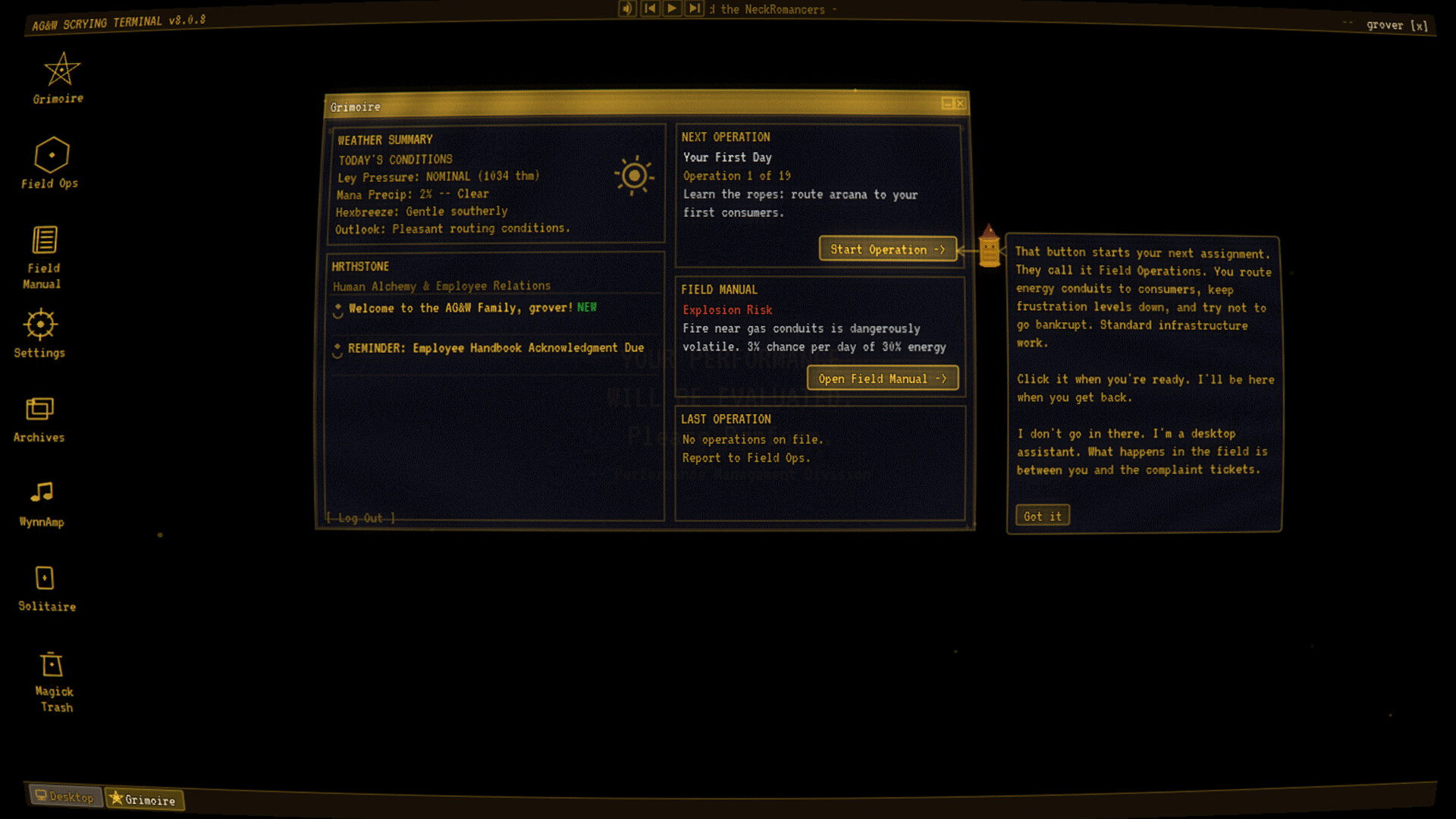Open the Magick Trash bin
The image size is (1456, 819).
coord(53,671)
